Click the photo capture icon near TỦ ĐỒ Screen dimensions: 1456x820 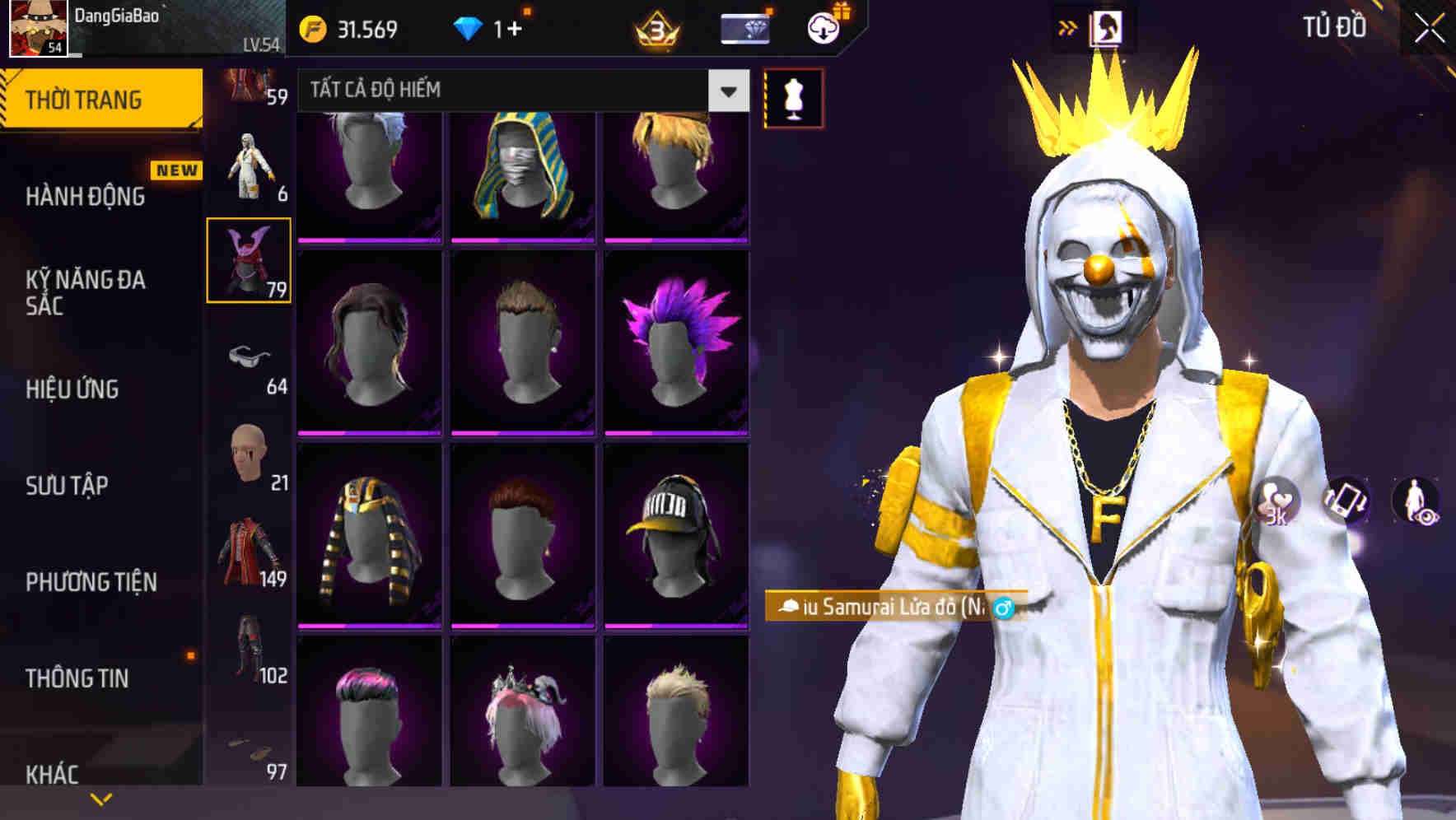1108,26
